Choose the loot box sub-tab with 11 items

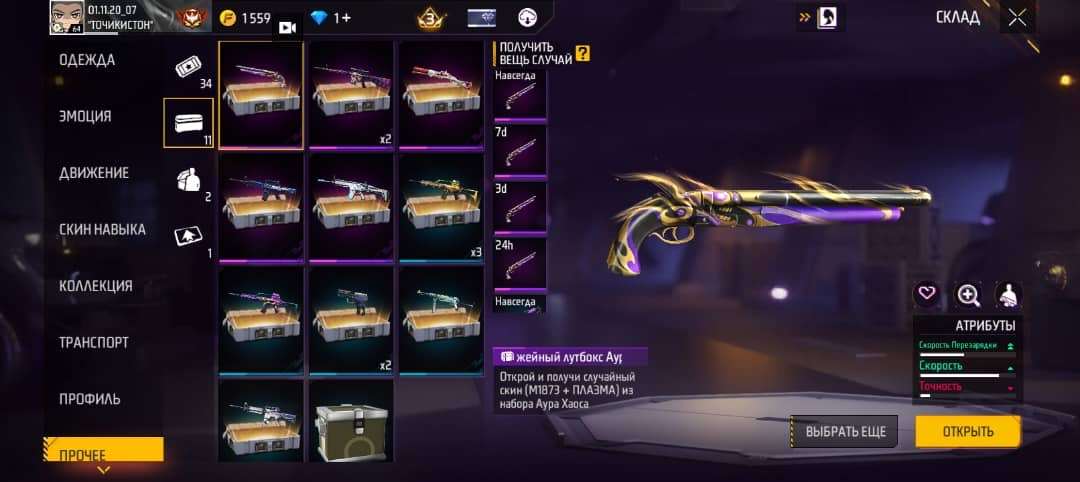[x=189, y=123]
